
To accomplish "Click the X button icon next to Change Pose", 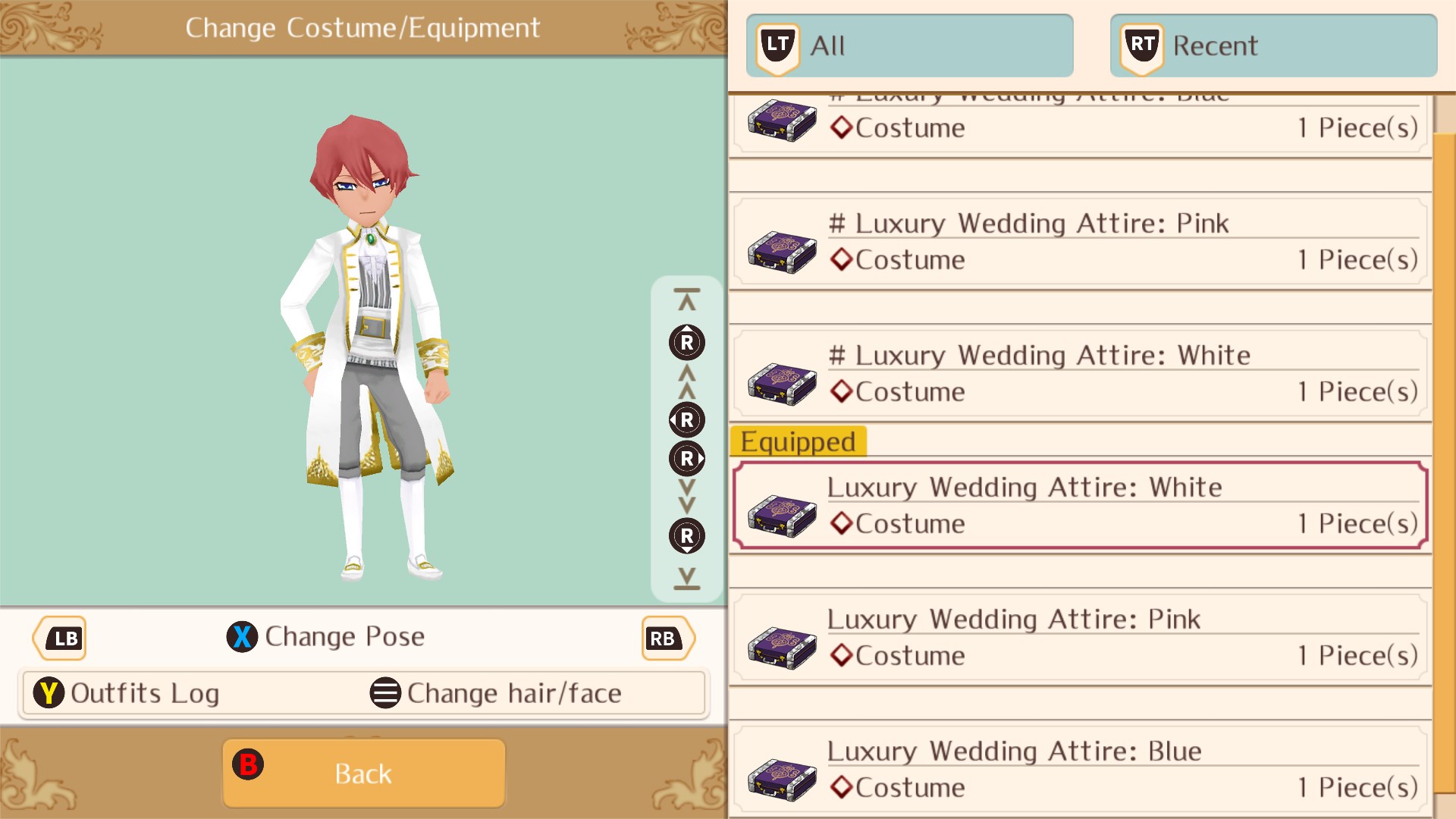I will 242,637.
